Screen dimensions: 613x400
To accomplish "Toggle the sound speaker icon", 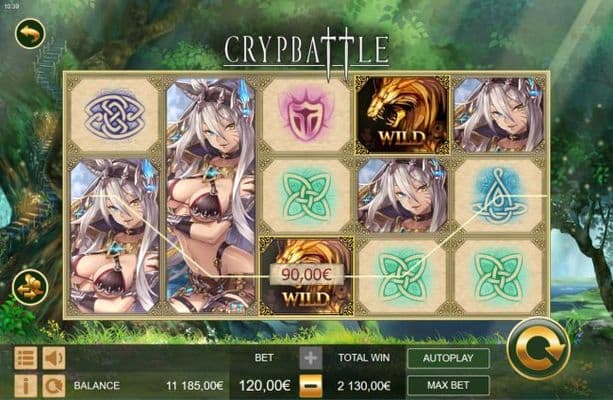I will point(53,357).
